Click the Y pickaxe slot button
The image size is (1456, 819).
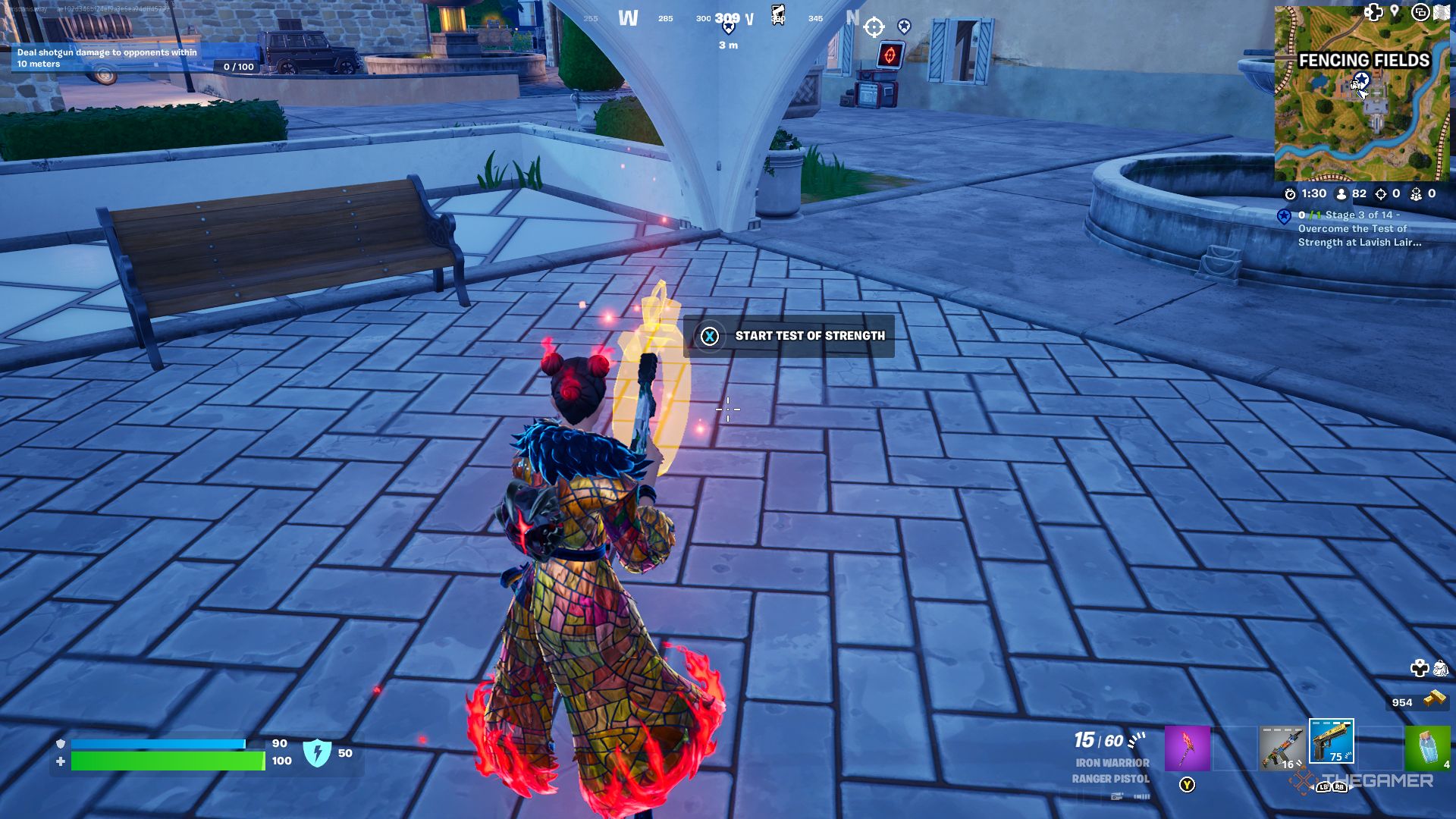pos(1187,784)
